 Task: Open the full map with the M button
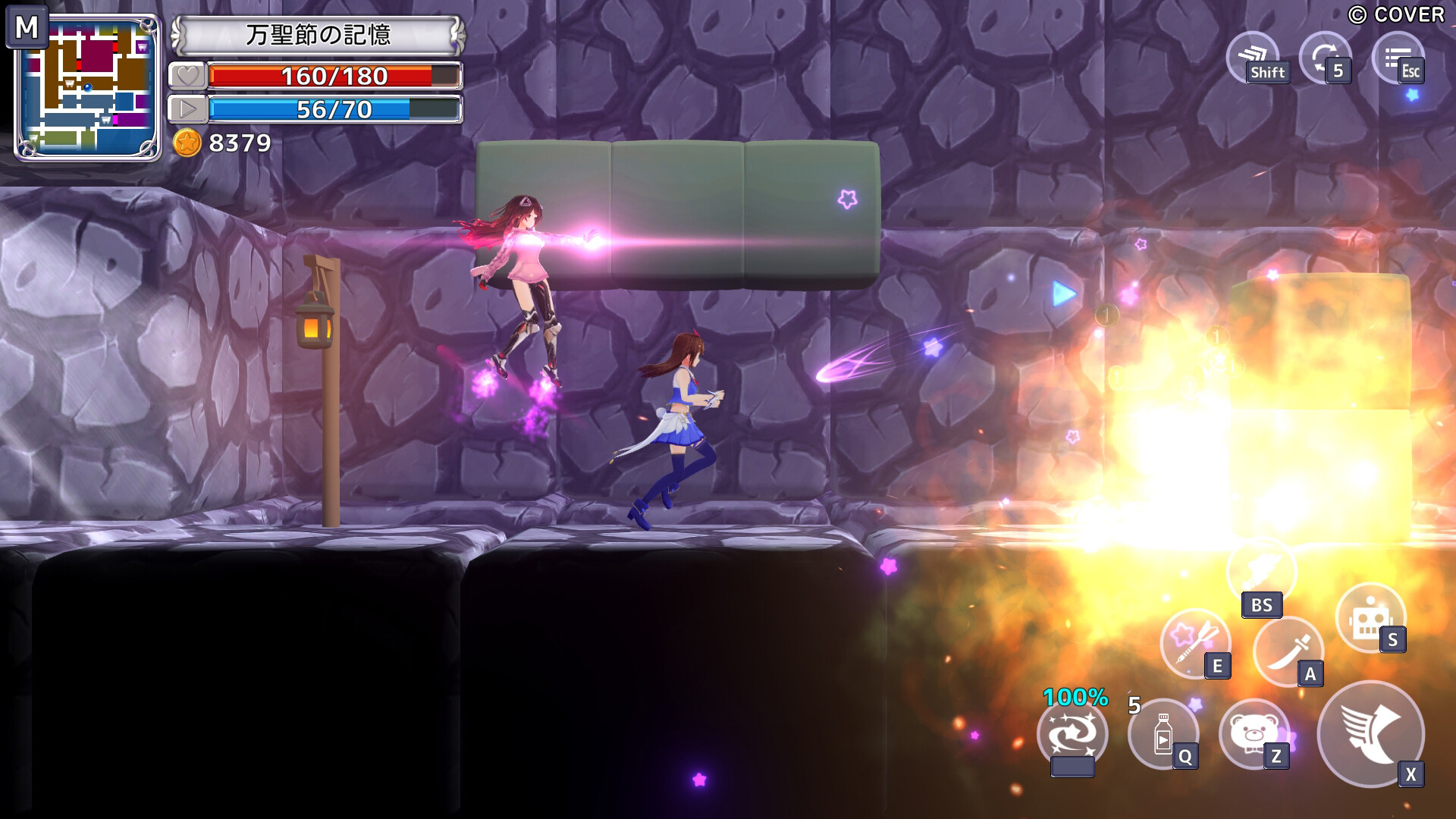pos(29,29)
